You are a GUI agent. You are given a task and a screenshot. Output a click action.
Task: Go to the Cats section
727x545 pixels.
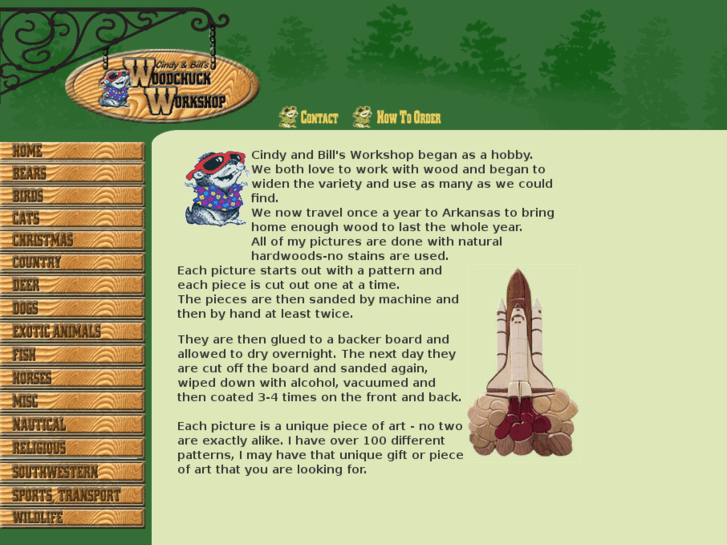(72, 218)
